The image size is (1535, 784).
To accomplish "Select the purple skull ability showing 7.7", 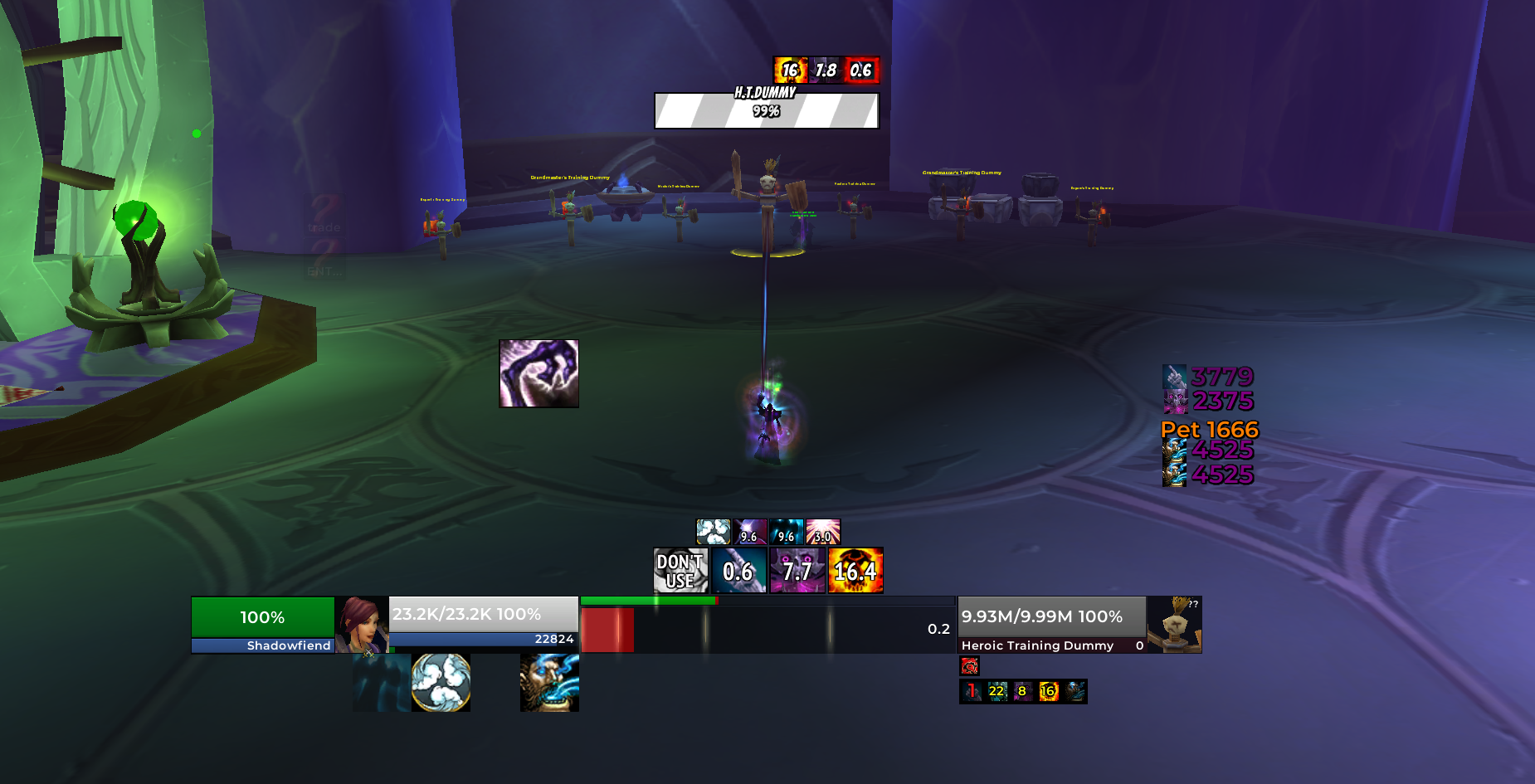I will tap(797, 571).
